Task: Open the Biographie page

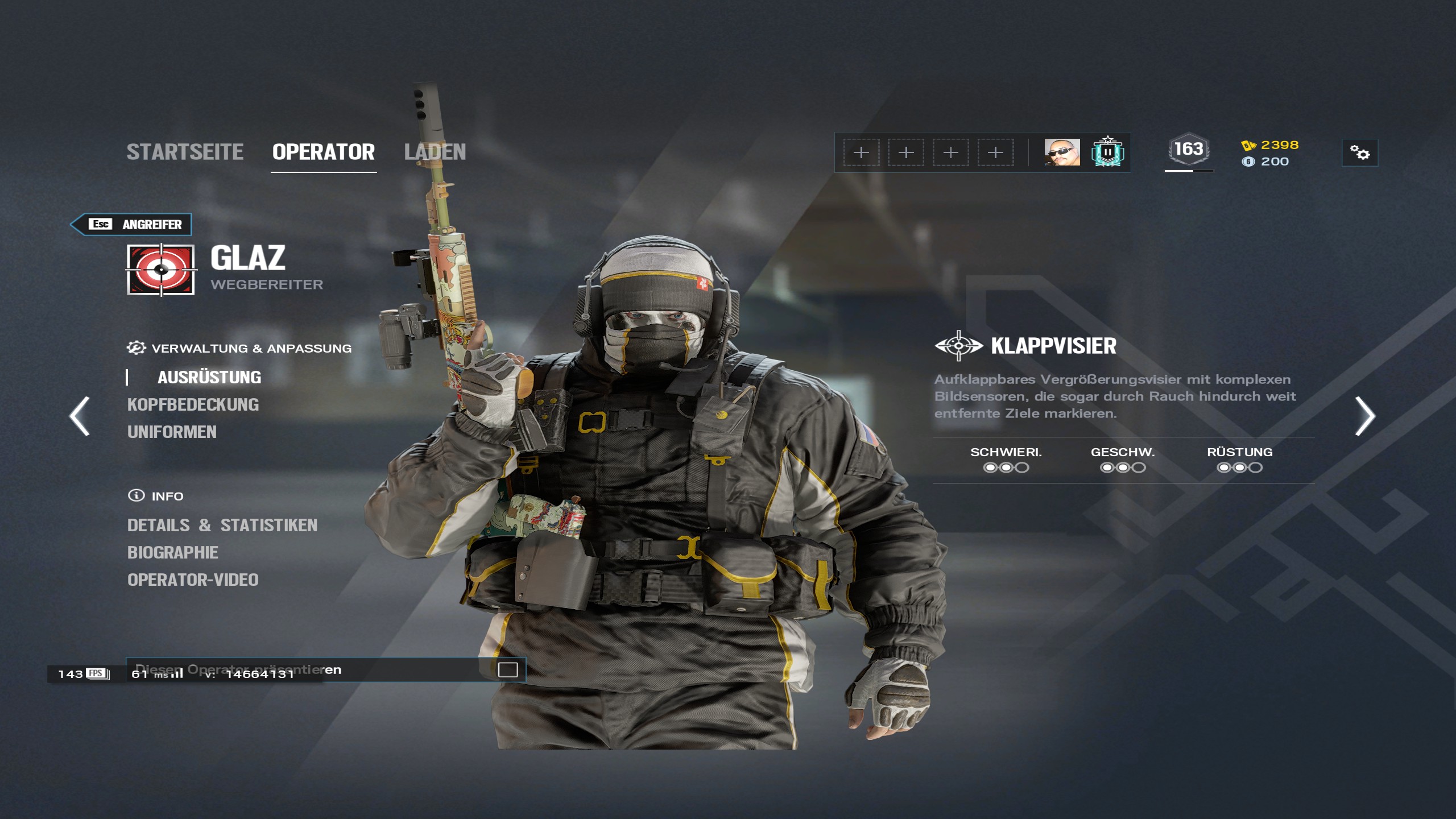Action: 172,552
